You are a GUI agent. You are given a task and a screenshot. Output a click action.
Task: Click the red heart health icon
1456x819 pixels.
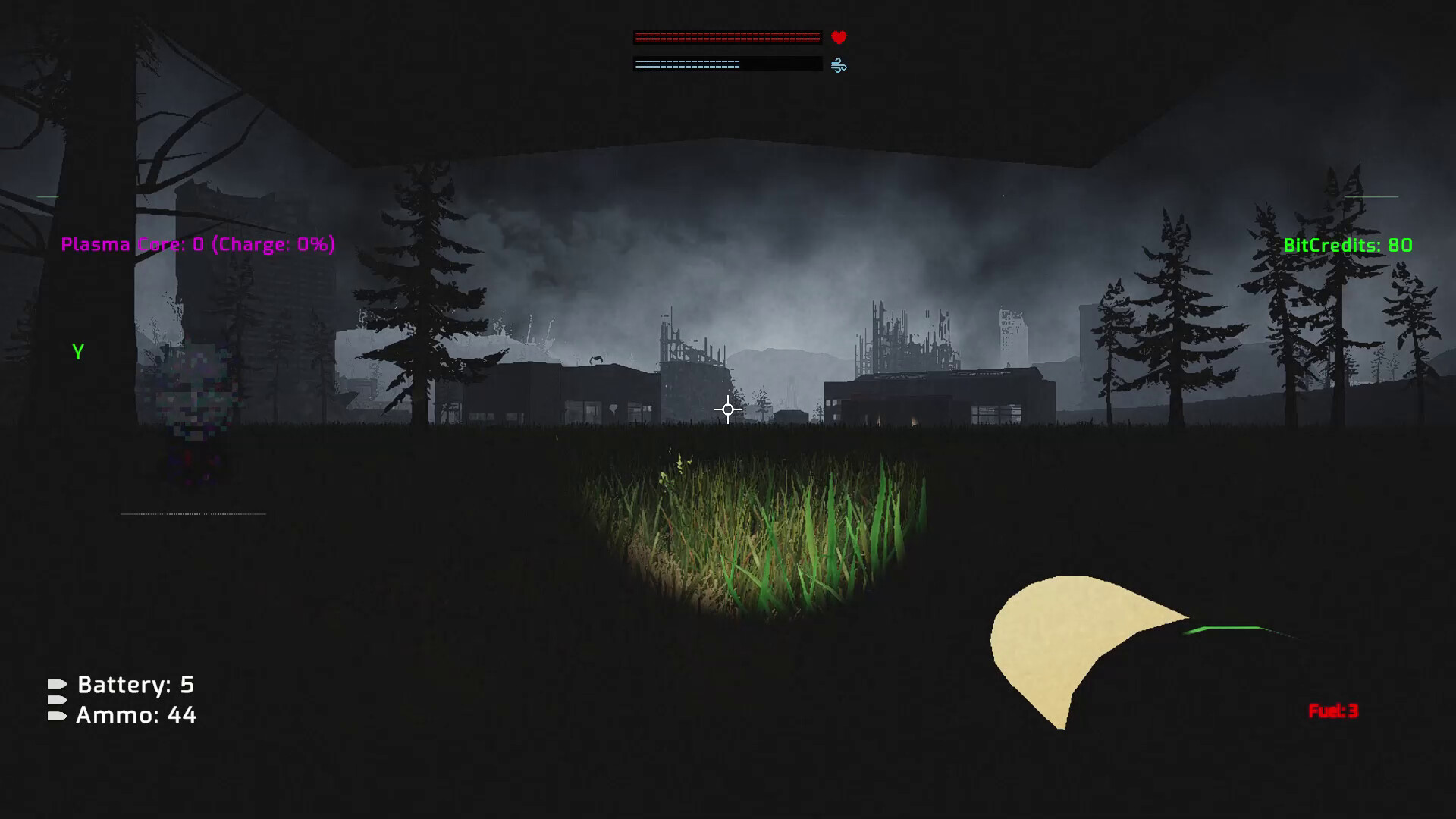tap(837, 36)
